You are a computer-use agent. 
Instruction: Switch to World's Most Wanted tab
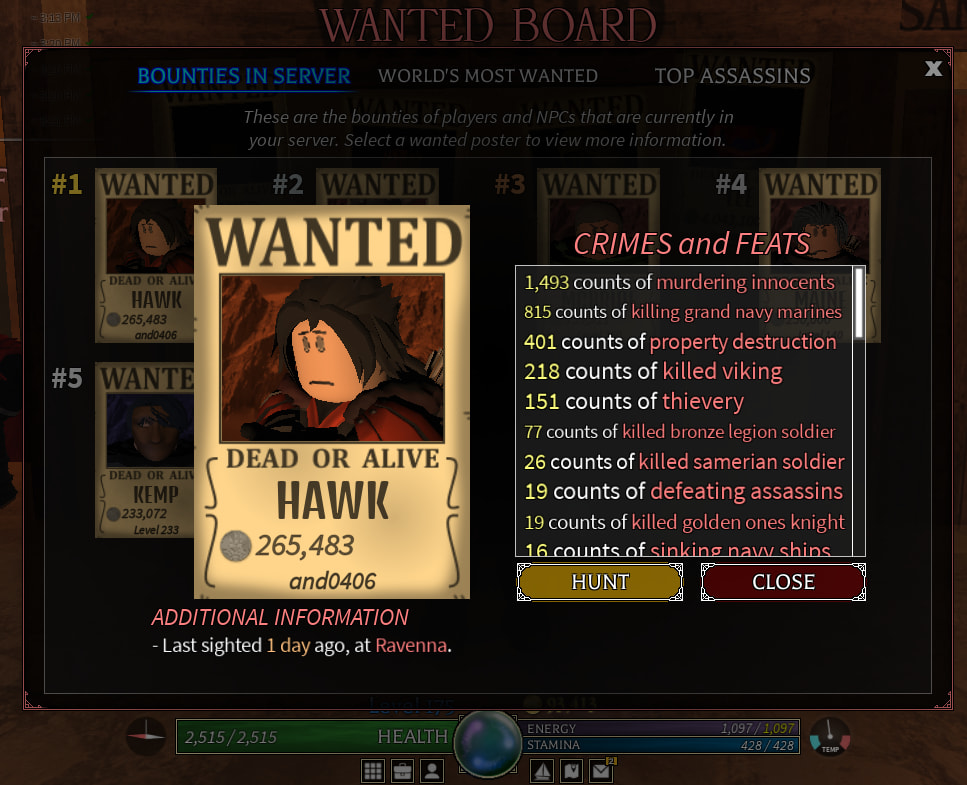(x=488, y=76)
